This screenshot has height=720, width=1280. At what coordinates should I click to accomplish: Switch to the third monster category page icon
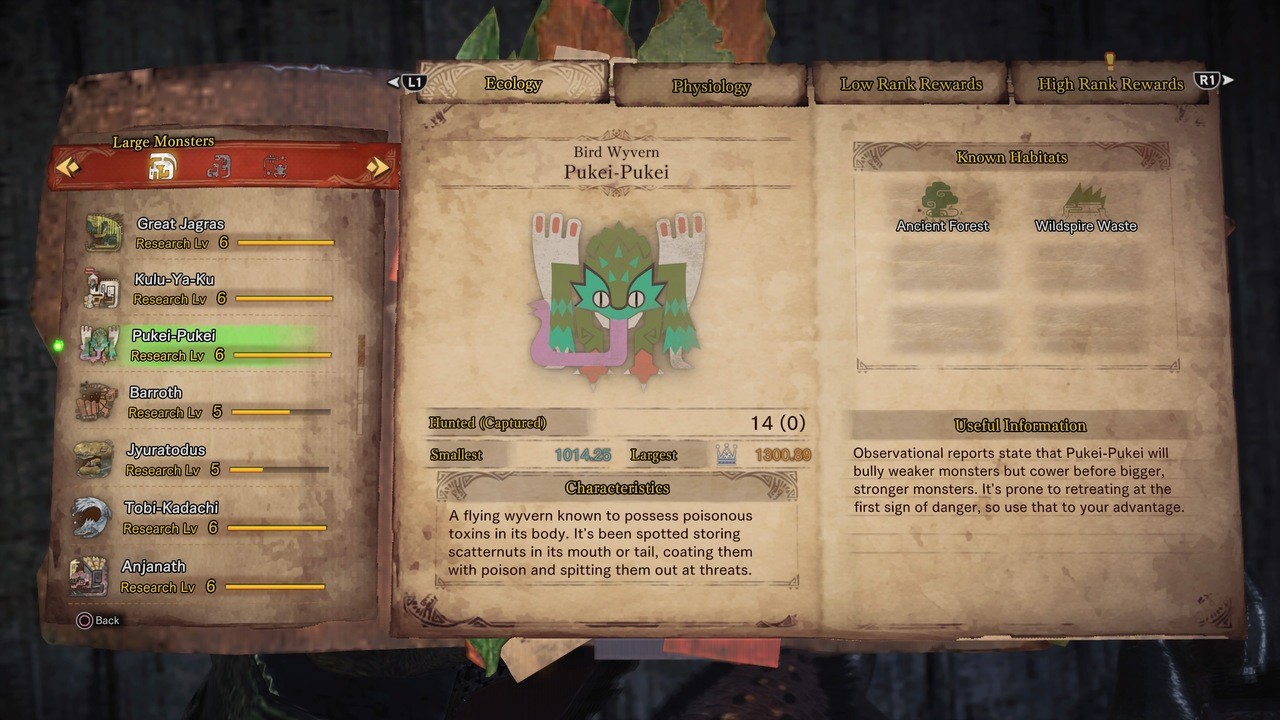tap(275, 167)
